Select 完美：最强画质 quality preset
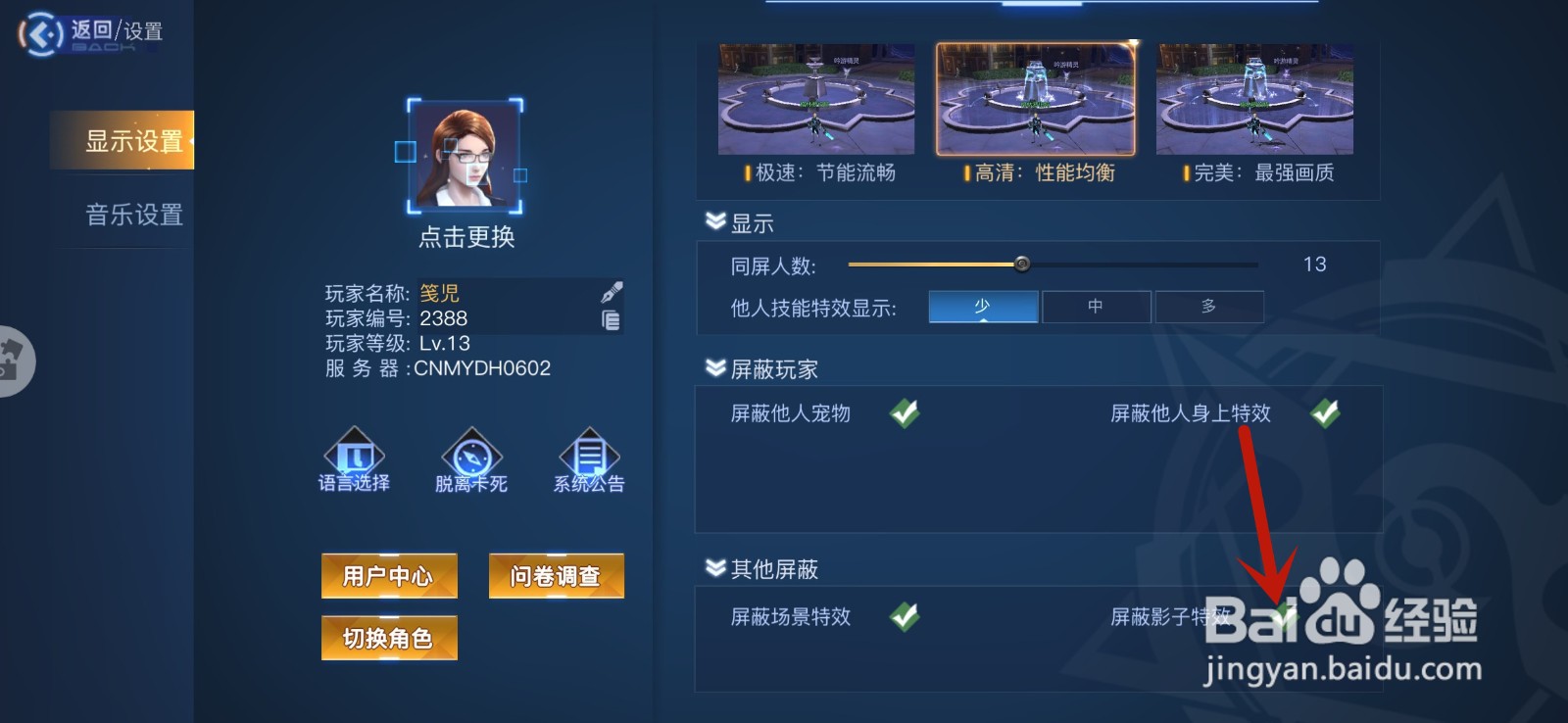This screenshot has height=723, width=1568. (x=1254, y=98)
